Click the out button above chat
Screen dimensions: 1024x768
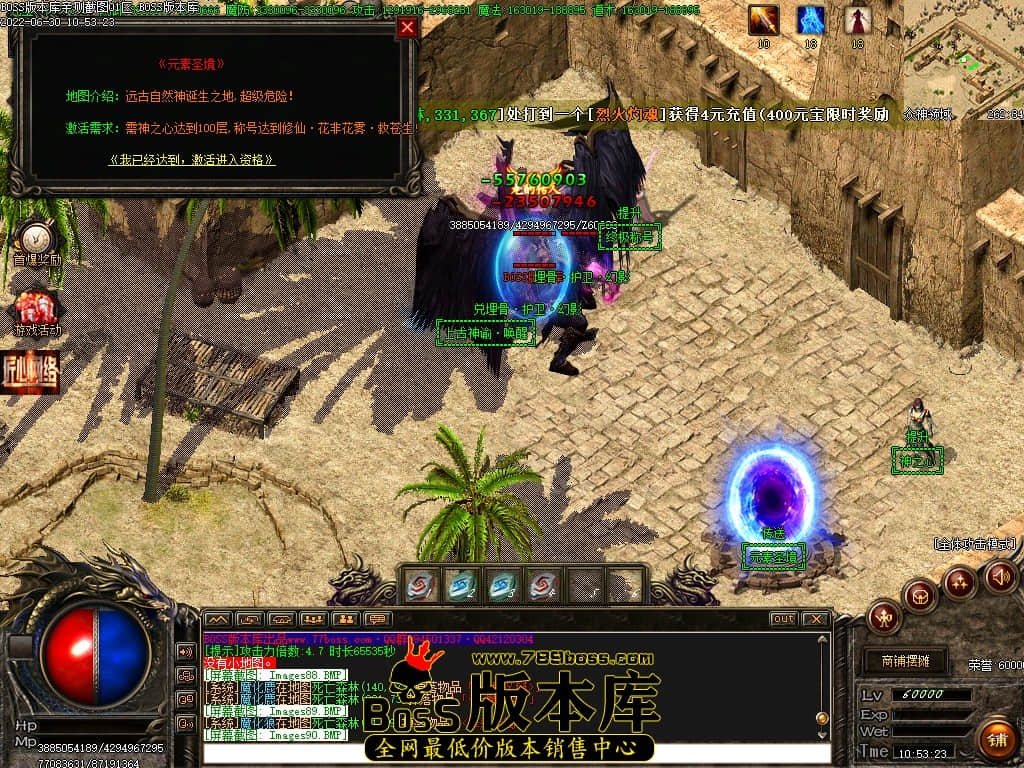click(x=784, y=619)
